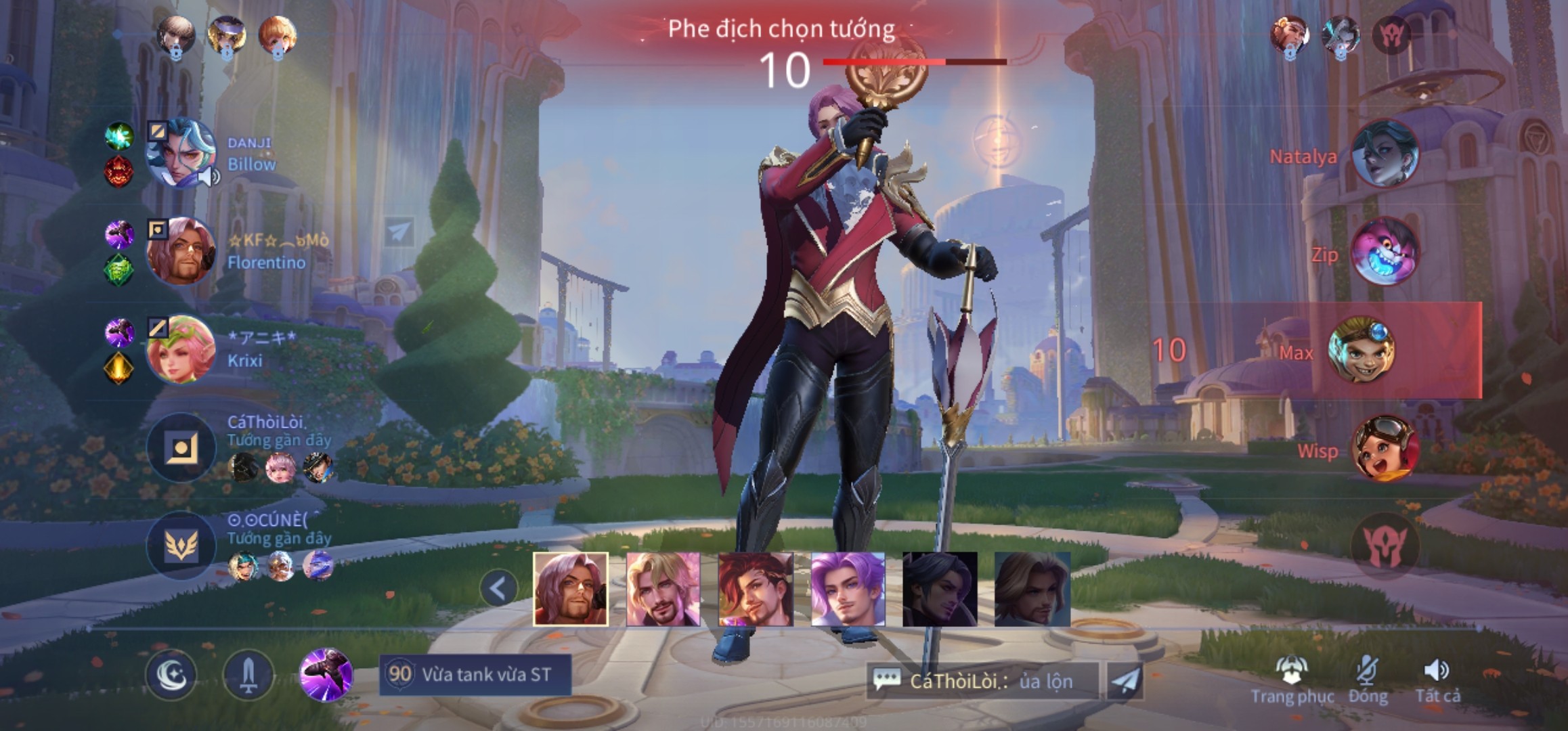Screen dimensions: 1568x731
Task: Change the purple summoner talent icon
Action: [326, 673]
